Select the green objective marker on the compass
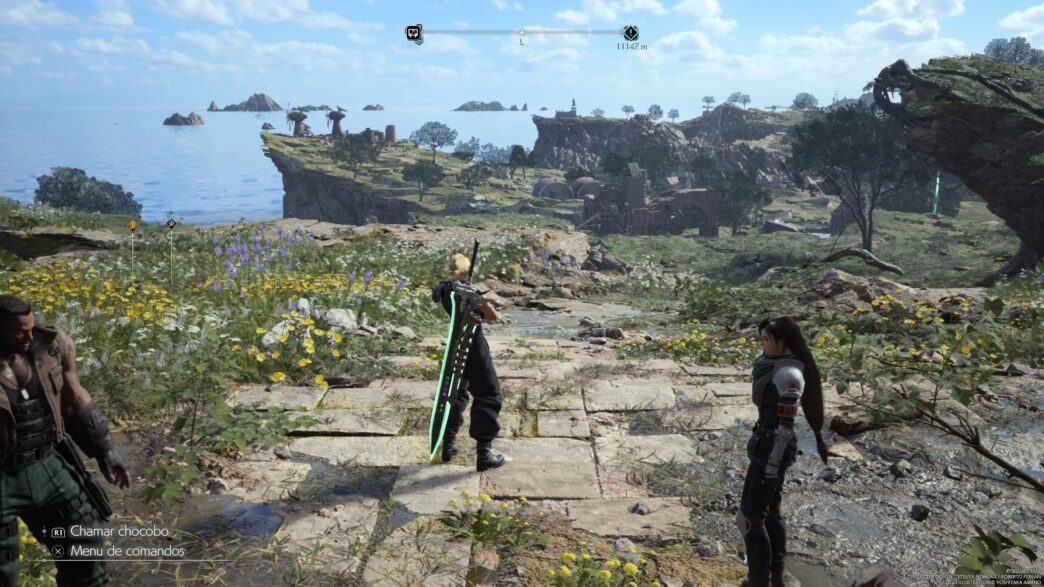The image size is (1044, 587). click(630, 33)
